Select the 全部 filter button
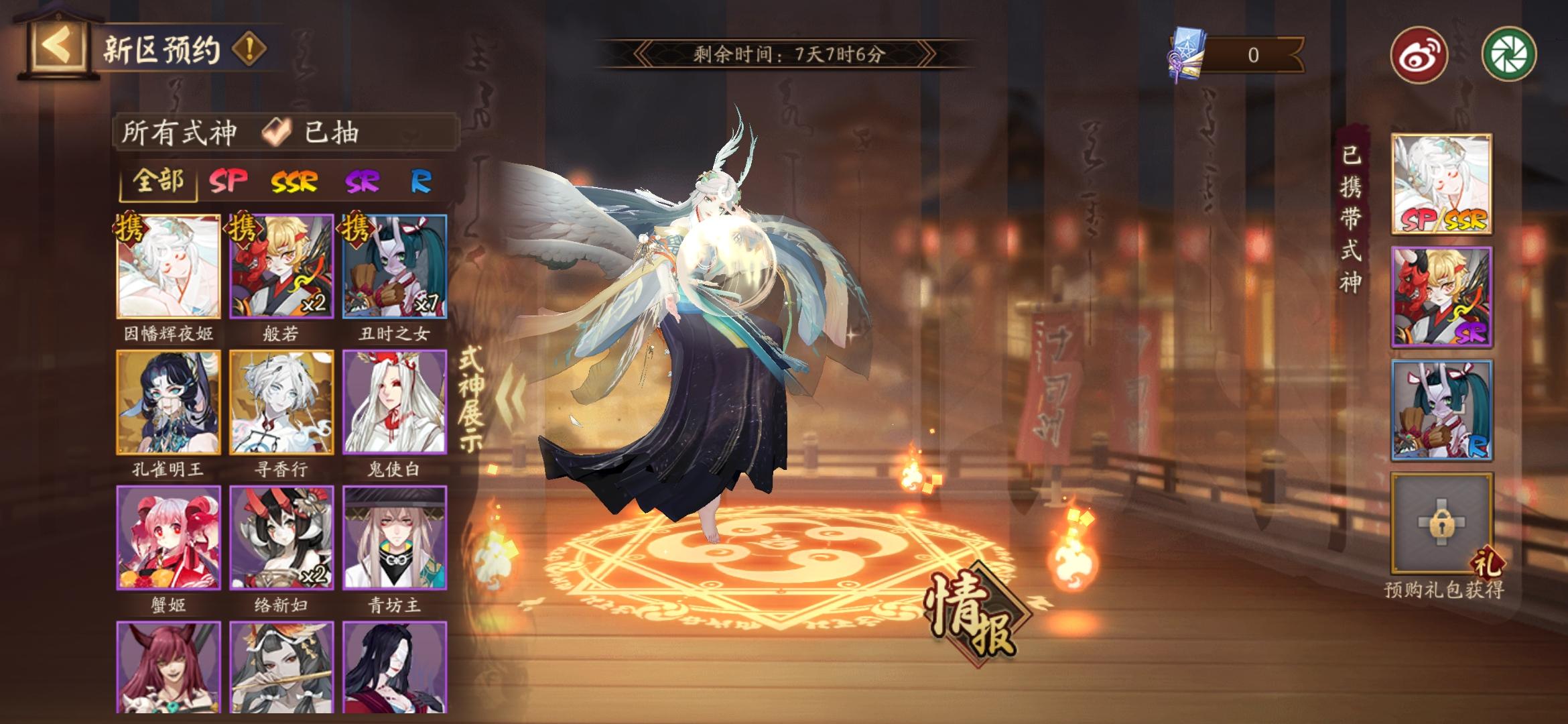Viewport: 1568px width, 724px height. (x=159, y=181)
